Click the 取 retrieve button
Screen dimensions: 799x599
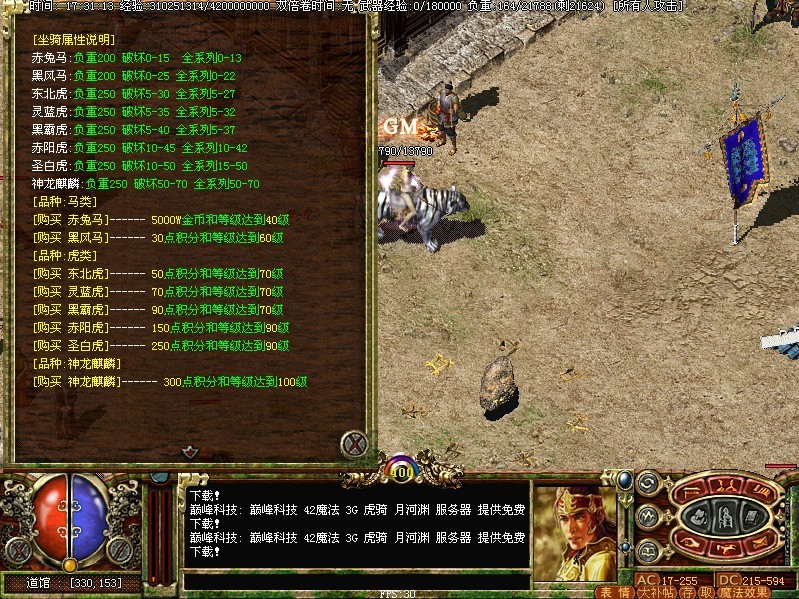[x=705, y=592]
